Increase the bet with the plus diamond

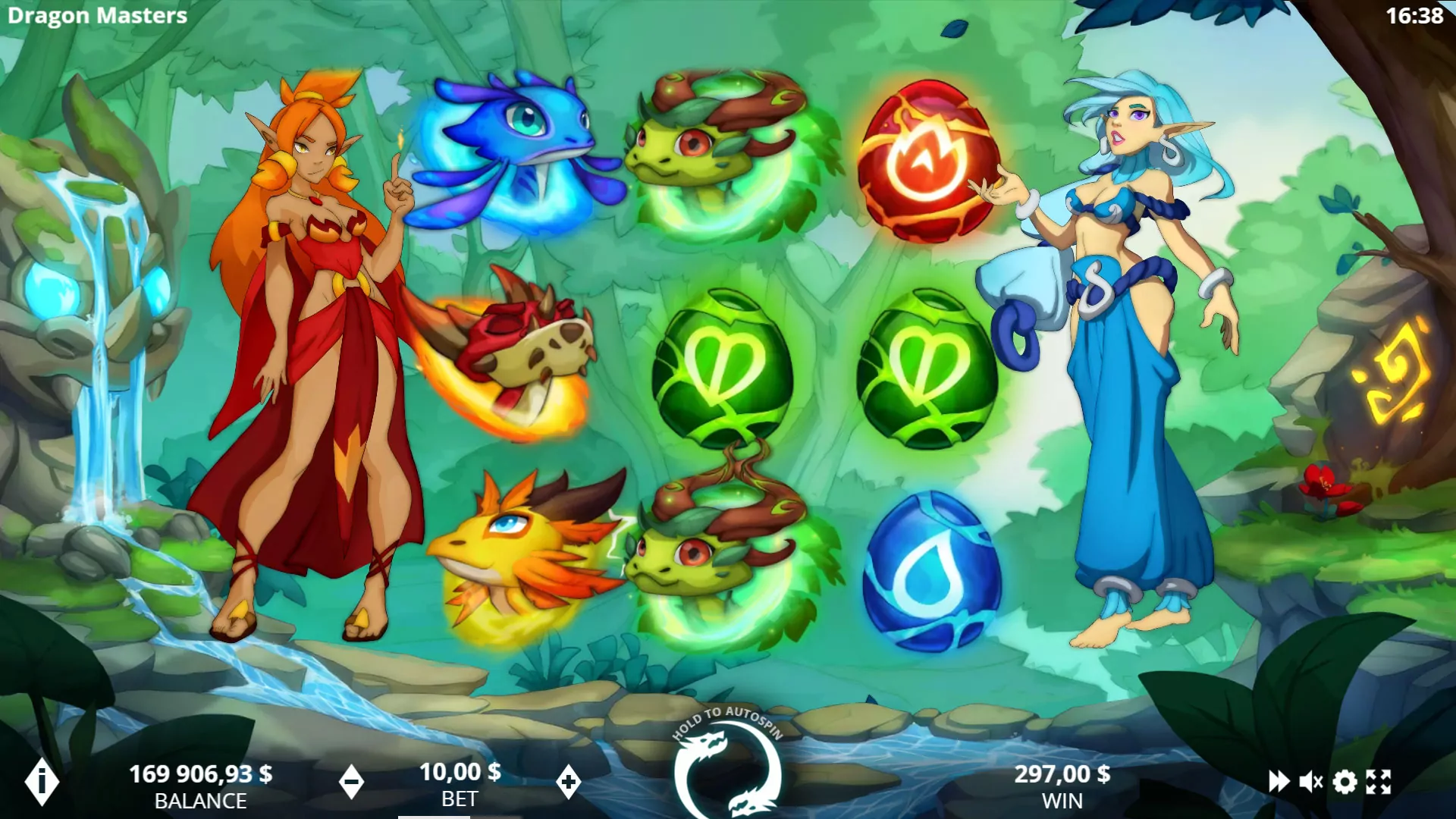[567, 782]
